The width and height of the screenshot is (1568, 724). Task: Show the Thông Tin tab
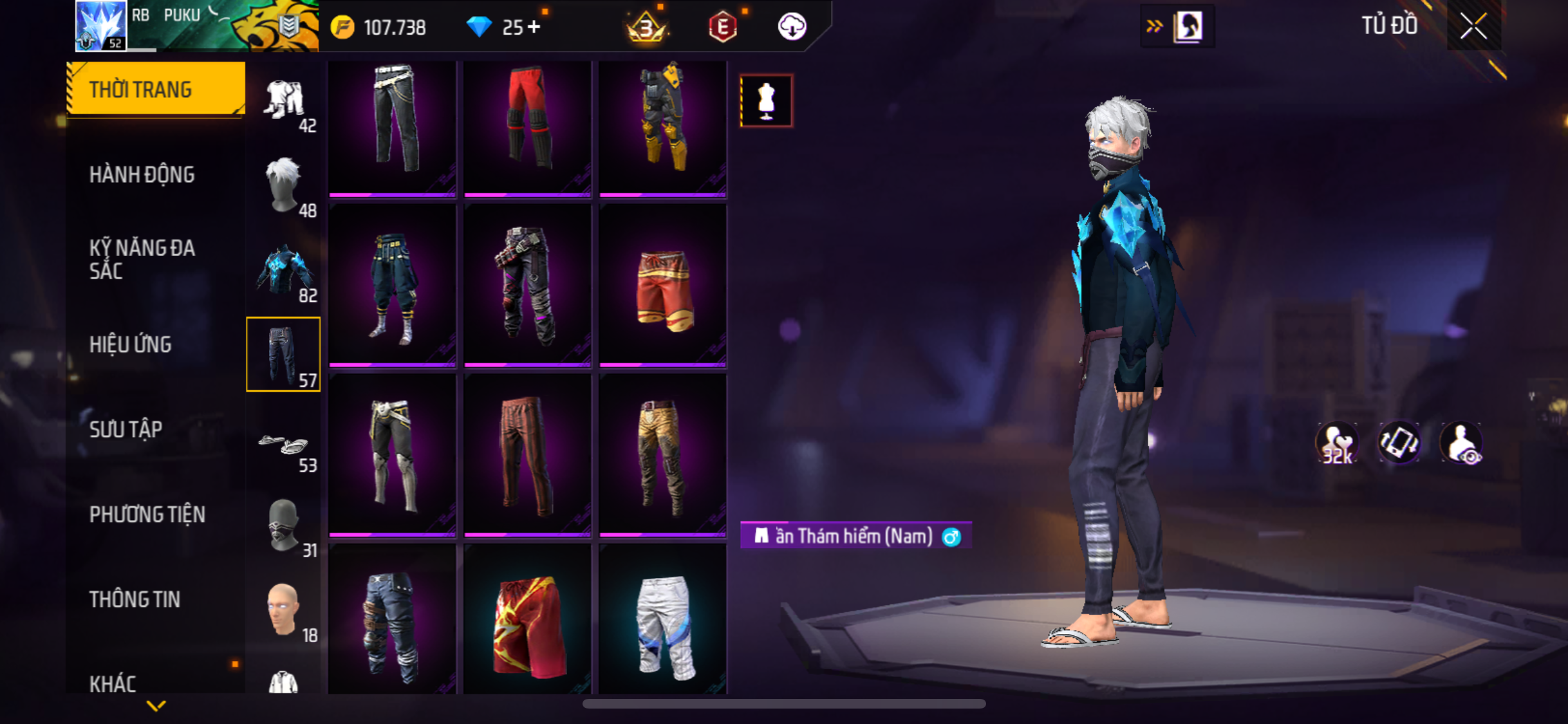[x=135, y=599]
